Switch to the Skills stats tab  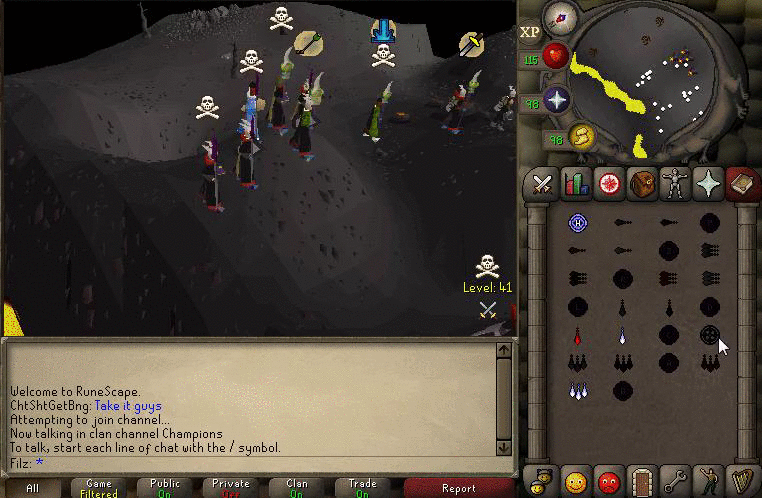click(x=576, y=184)
